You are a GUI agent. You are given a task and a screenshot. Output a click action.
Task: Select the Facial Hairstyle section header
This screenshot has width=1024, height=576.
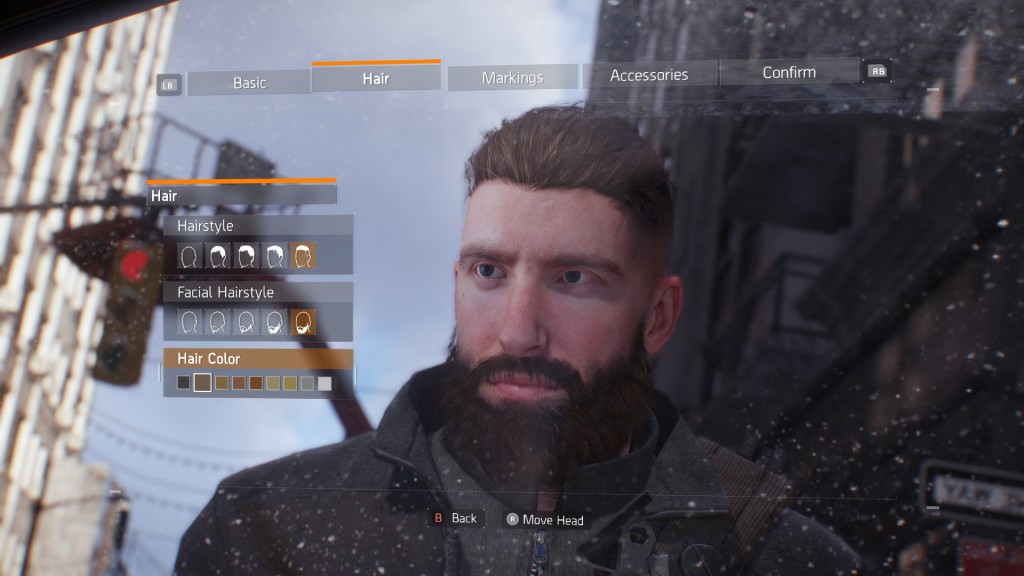(x=257, y=292)
